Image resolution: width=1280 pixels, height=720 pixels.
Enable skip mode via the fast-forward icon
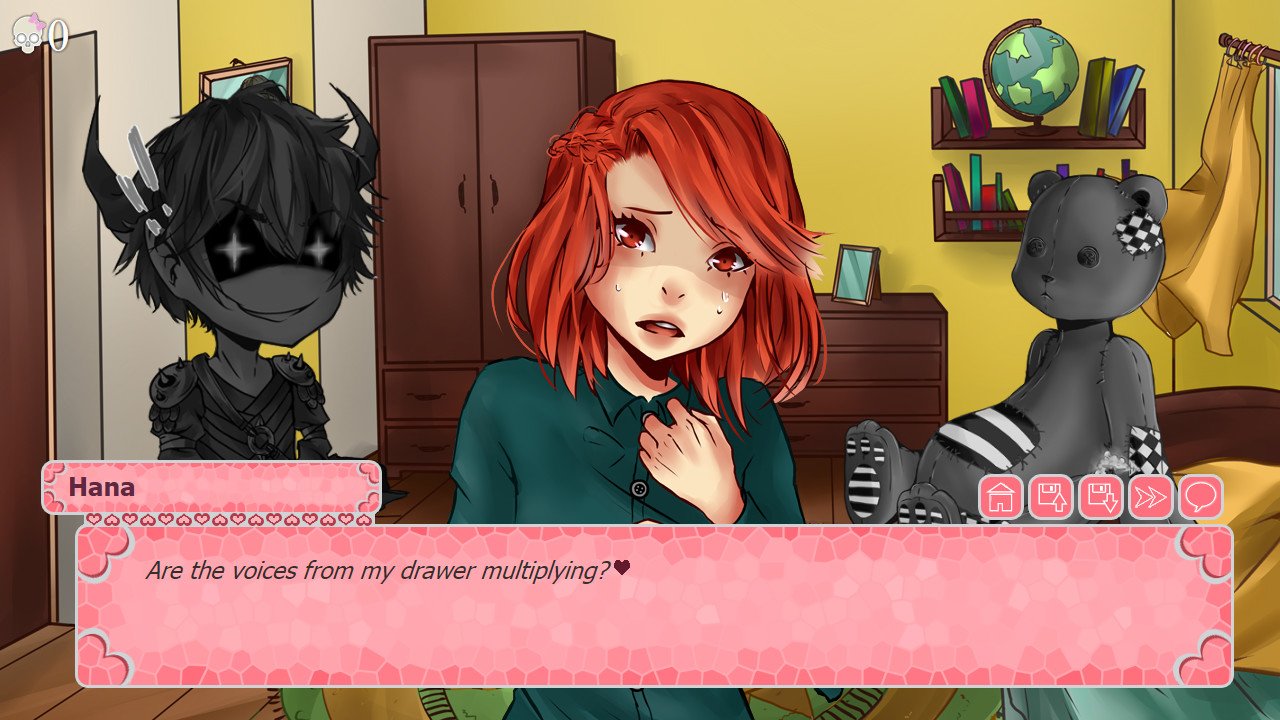click(x=1152, y=496)
